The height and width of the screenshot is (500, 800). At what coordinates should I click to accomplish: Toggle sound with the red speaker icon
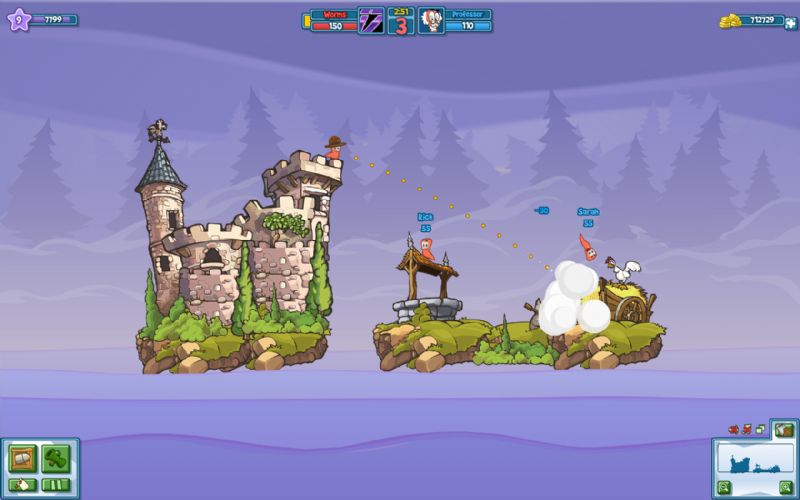(734, 430)
